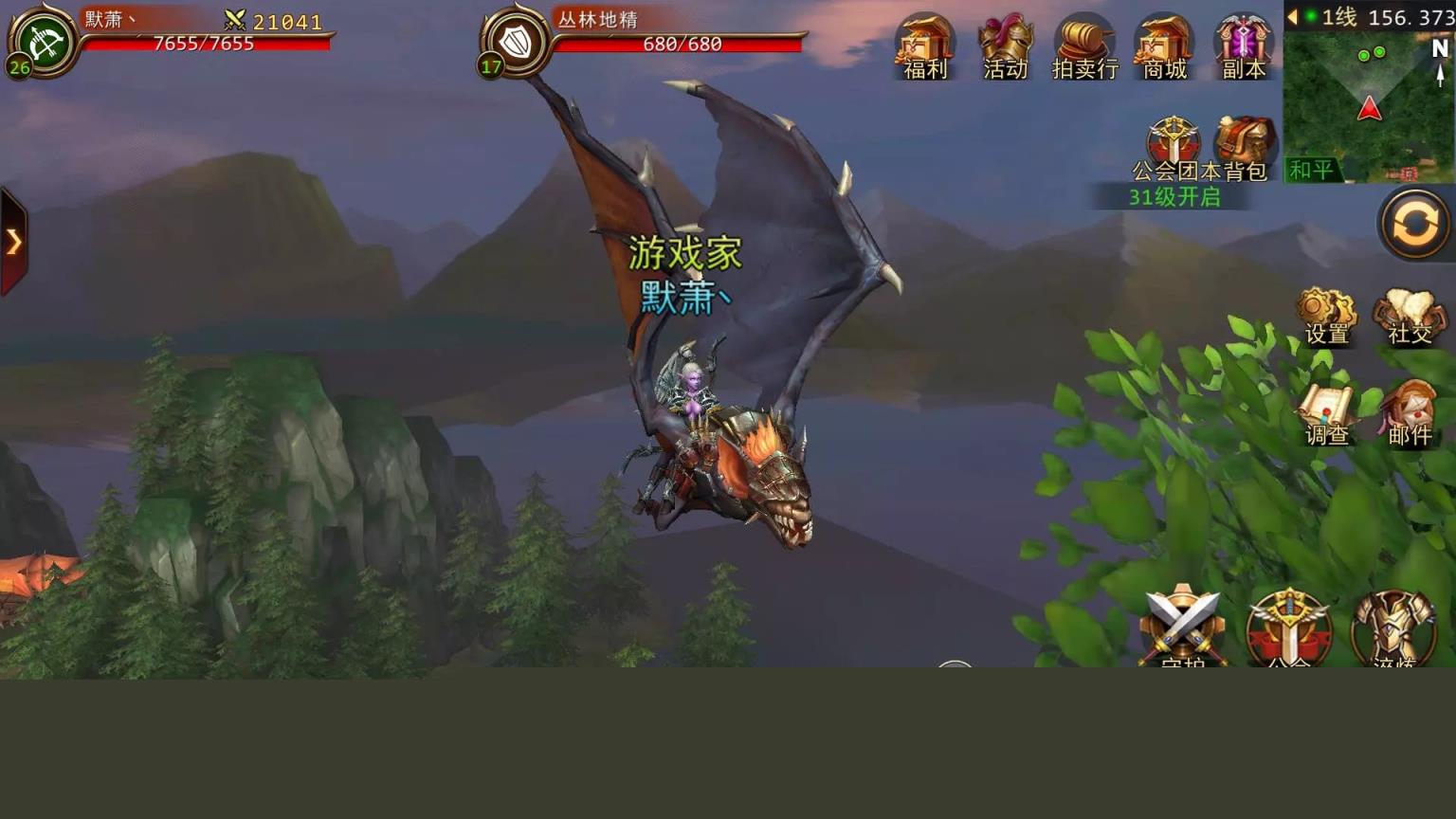
Task: Open the golden armor icon at bottom
Action: tap(1392, 628)
